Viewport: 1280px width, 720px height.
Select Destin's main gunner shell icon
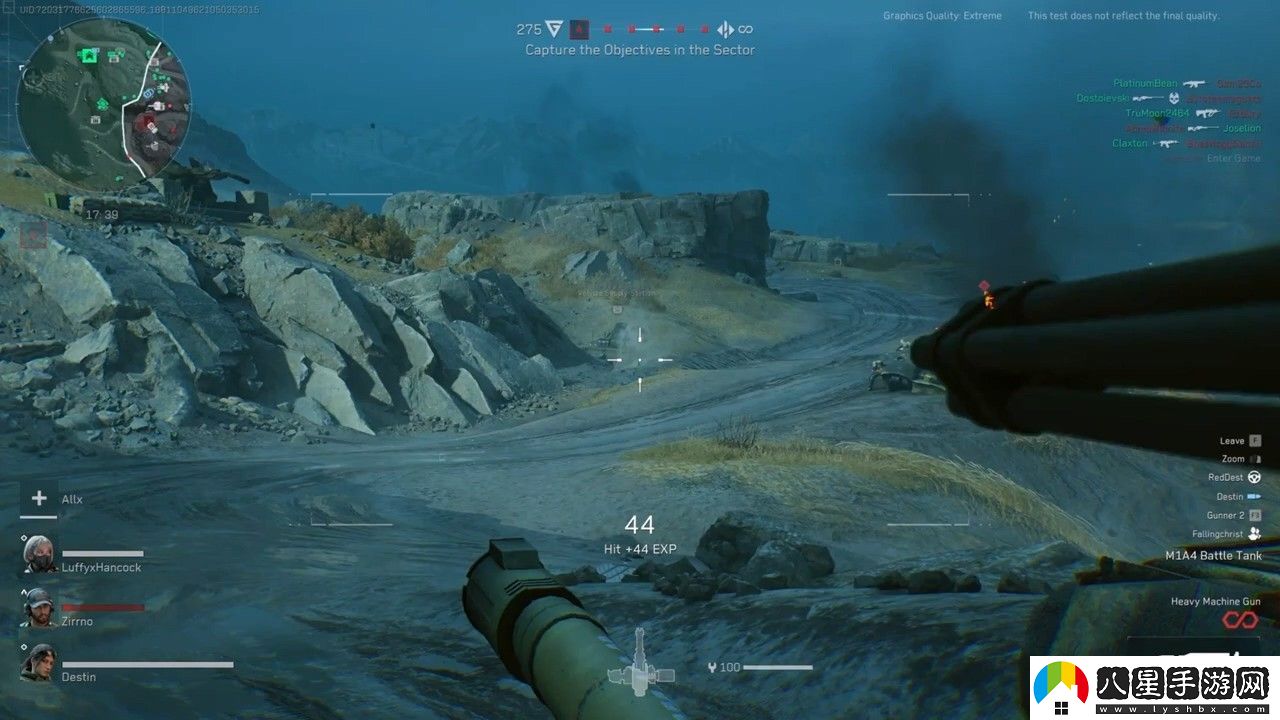coord(1254,497)
